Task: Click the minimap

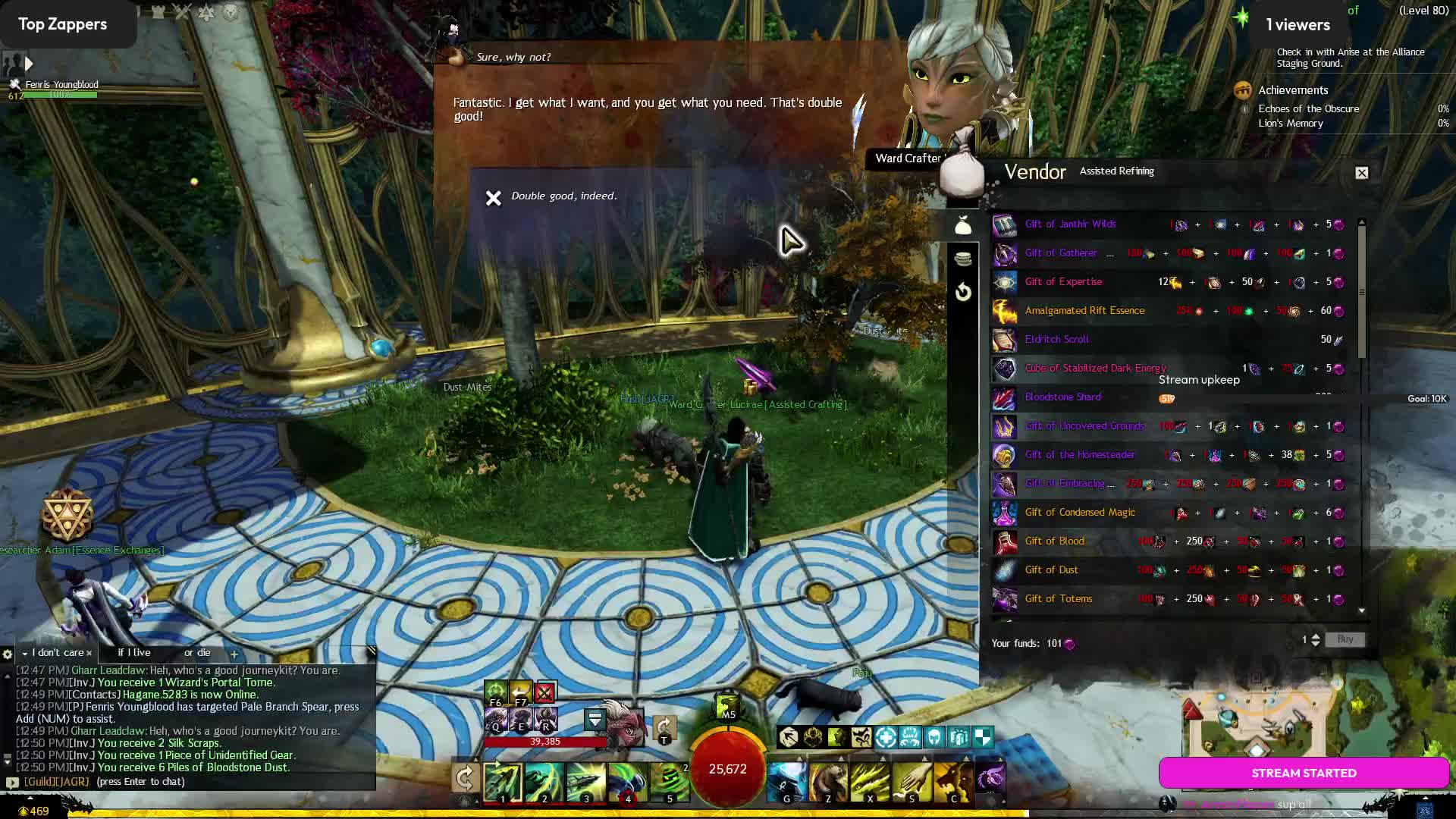Action: pyautogui.click(x=1259, y=724)
